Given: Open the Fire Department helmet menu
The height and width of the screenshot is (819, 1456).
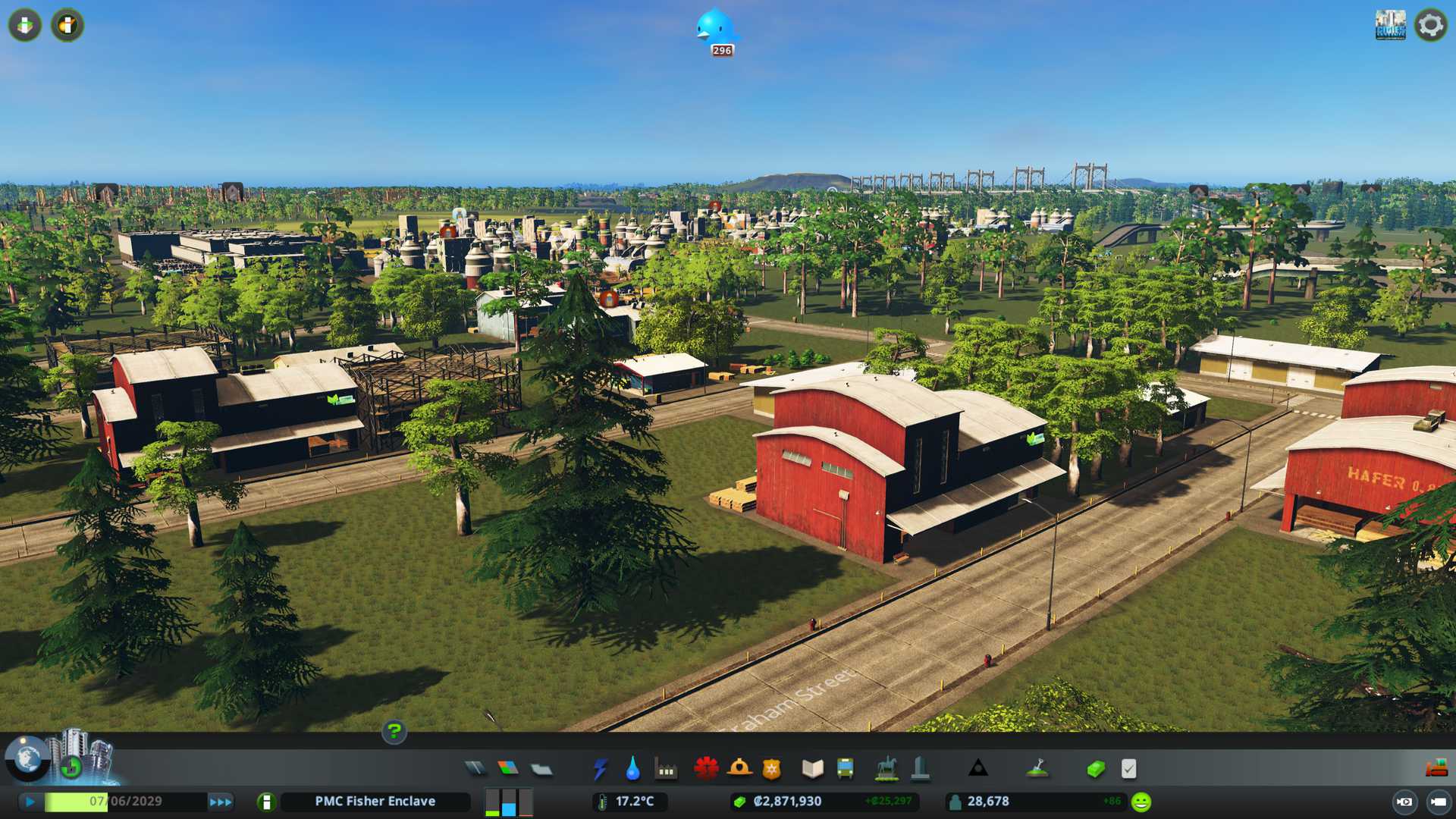Looking at the screenshot, I should tap(739, 769).
